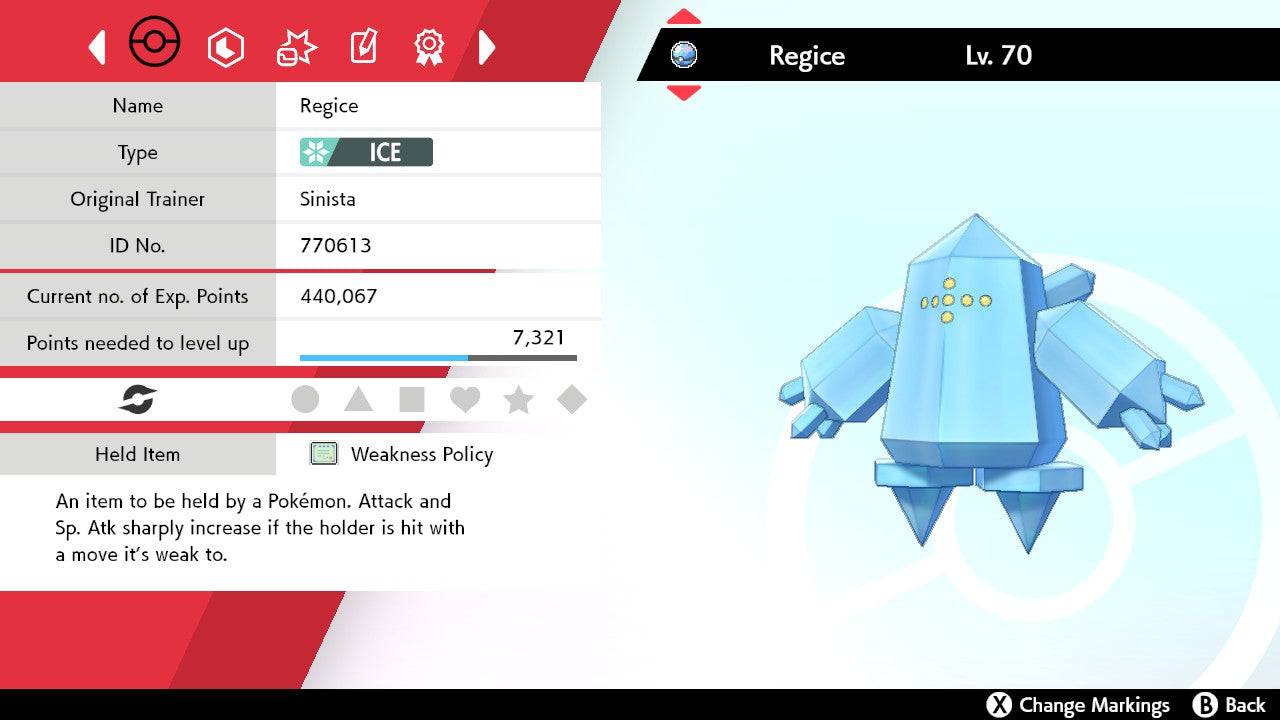Toggle the circle marking
Image resolution: width=1280 pixels, height=720 pixels.
[305, 400]
